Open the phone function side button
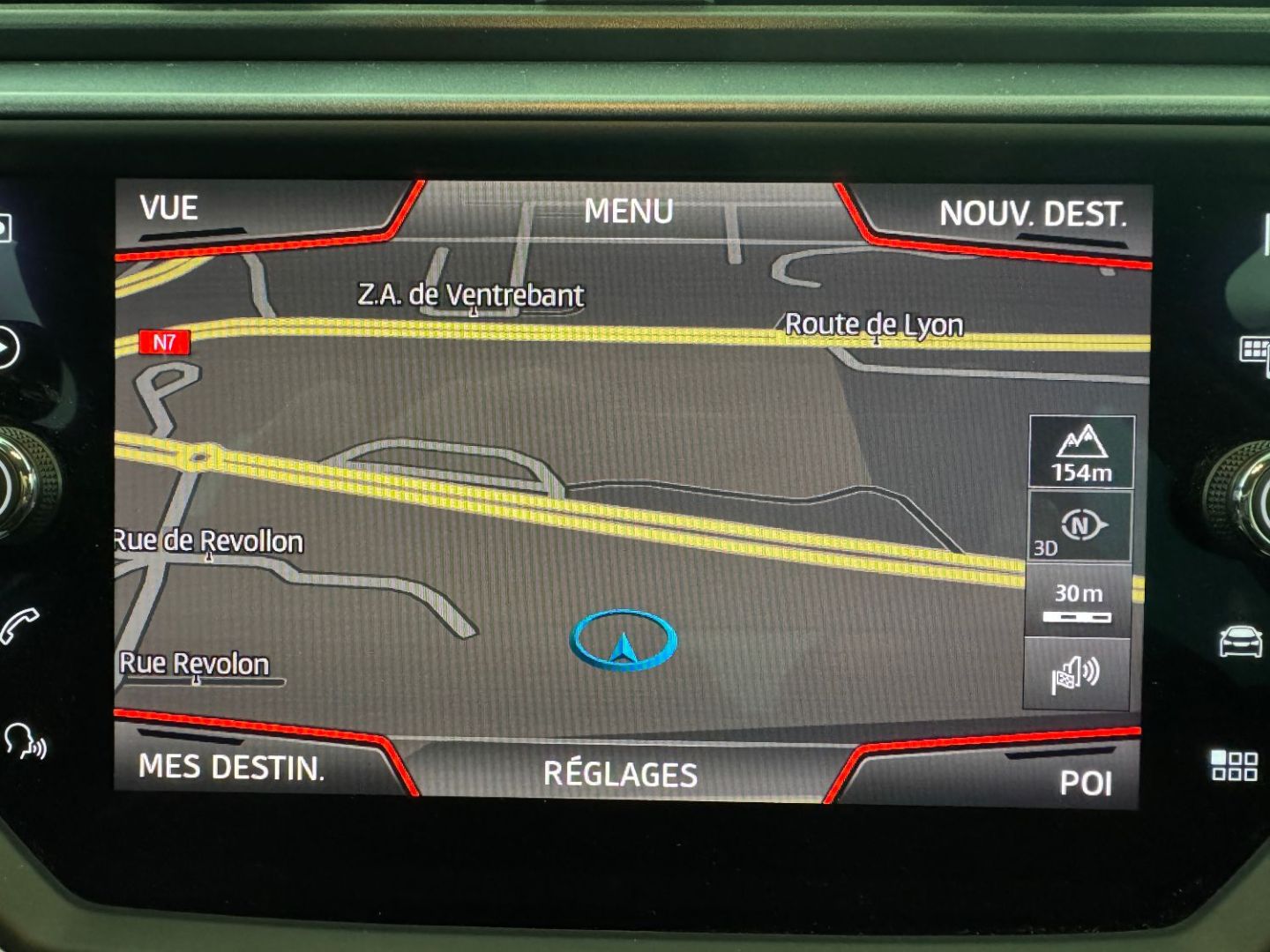1270x952 pixels. (x=19, y=625)
